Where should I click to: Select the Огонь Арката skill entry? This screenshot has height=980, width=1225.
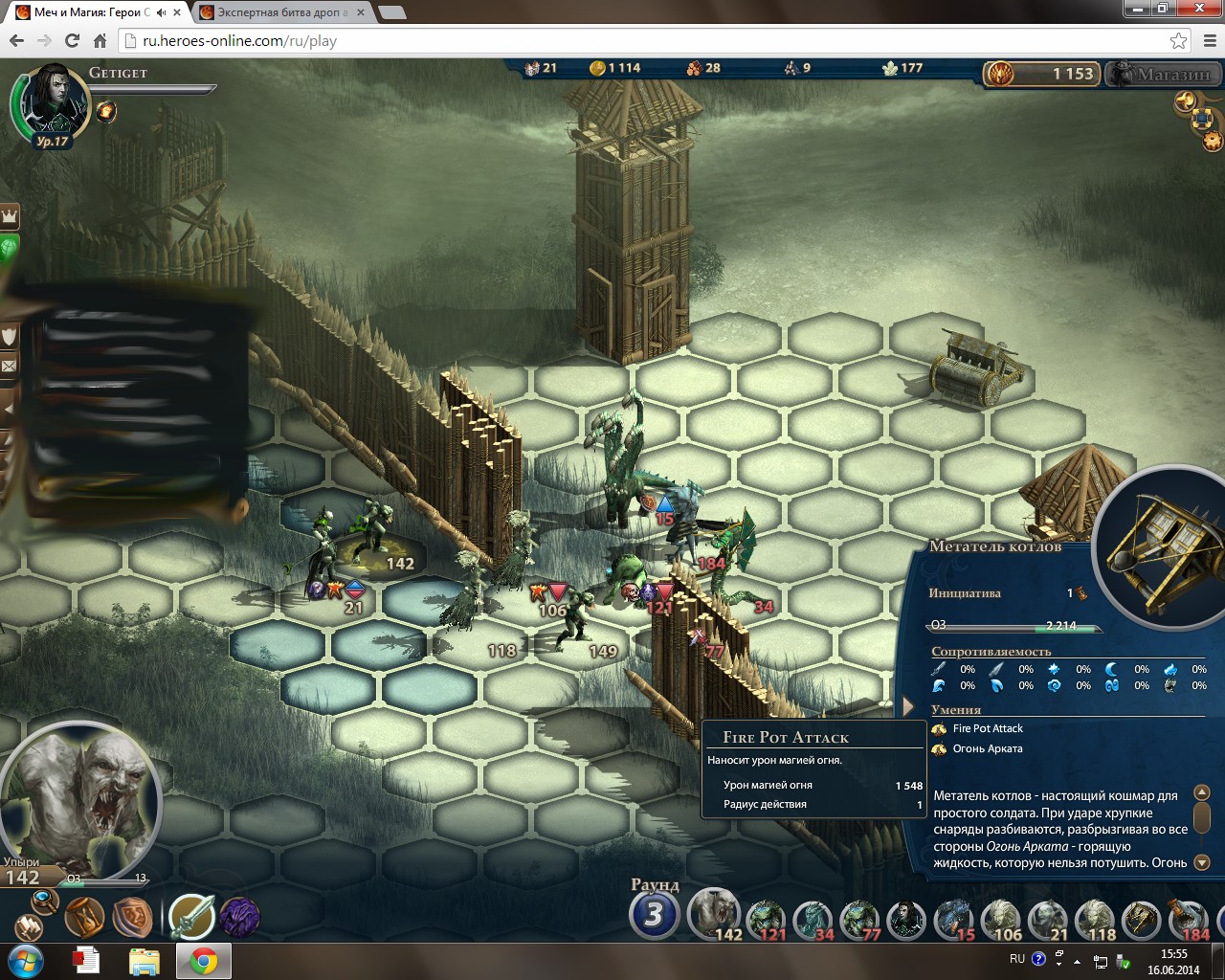click(x=988, y=749)
